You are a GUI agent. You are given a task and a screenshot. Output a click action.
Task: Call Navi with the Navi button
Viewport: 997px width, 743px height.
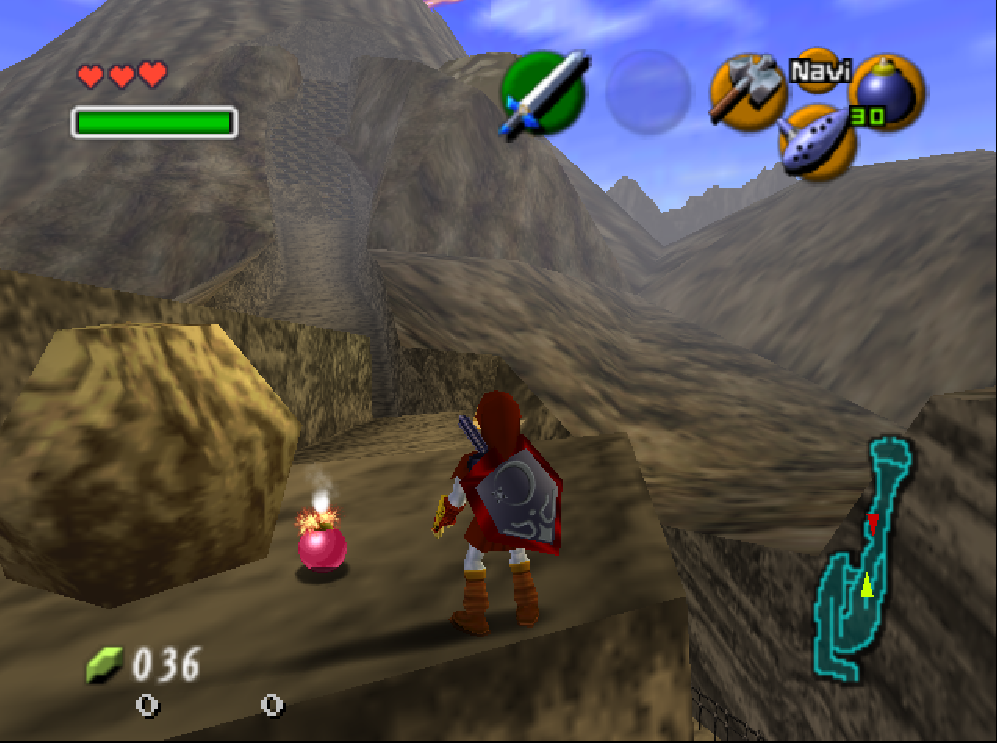(x=819, y=71)
